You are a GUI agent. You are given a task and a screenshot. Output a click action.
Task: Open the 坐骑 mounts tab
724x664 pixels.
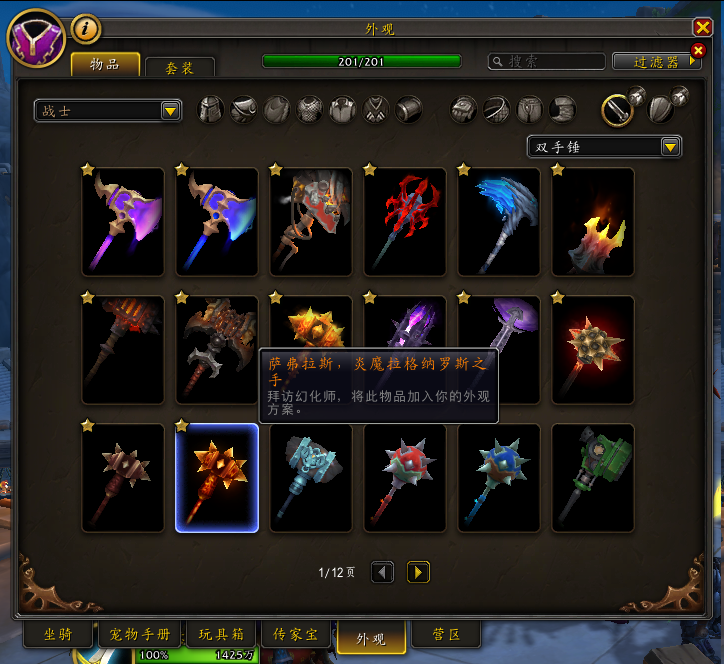[58, 634]
